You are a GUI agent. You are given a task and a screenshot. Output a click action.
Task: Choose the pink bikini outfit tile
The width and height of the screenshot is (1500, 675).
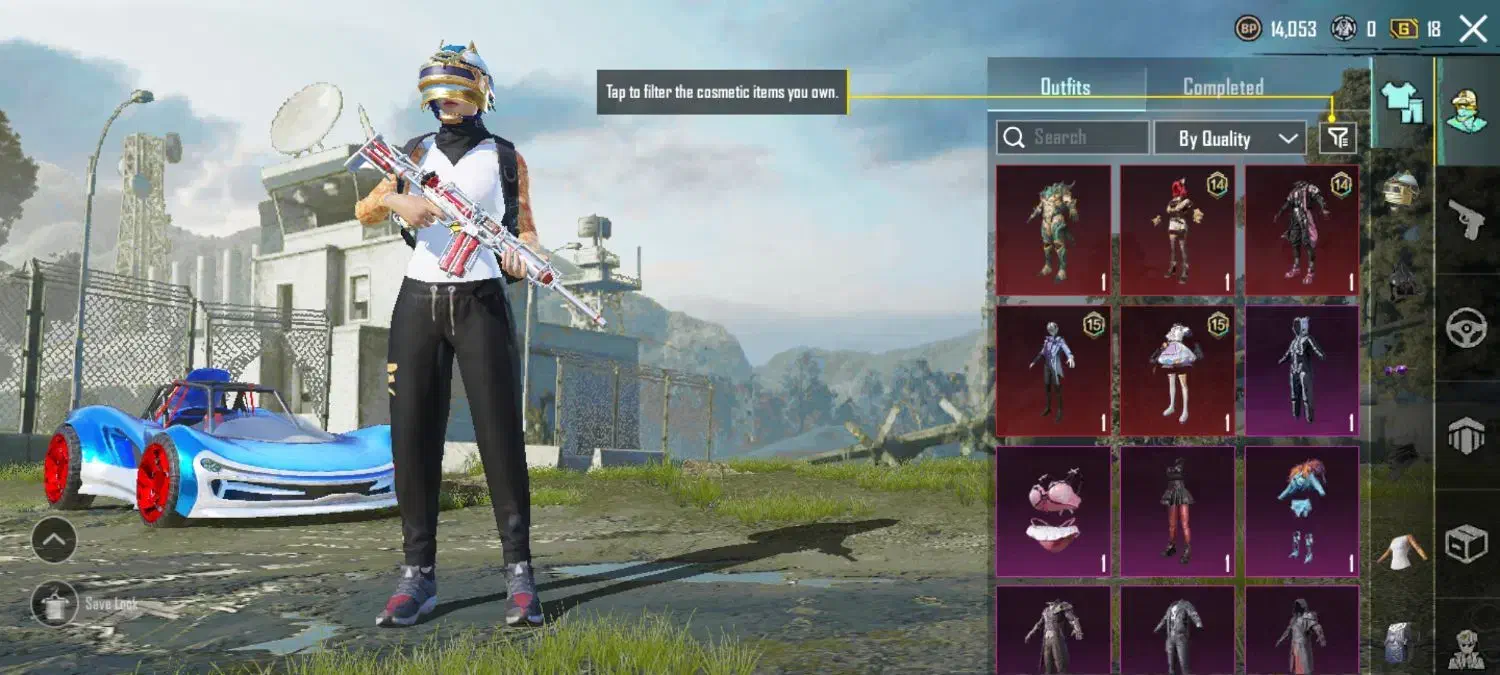pos(1053,511)
